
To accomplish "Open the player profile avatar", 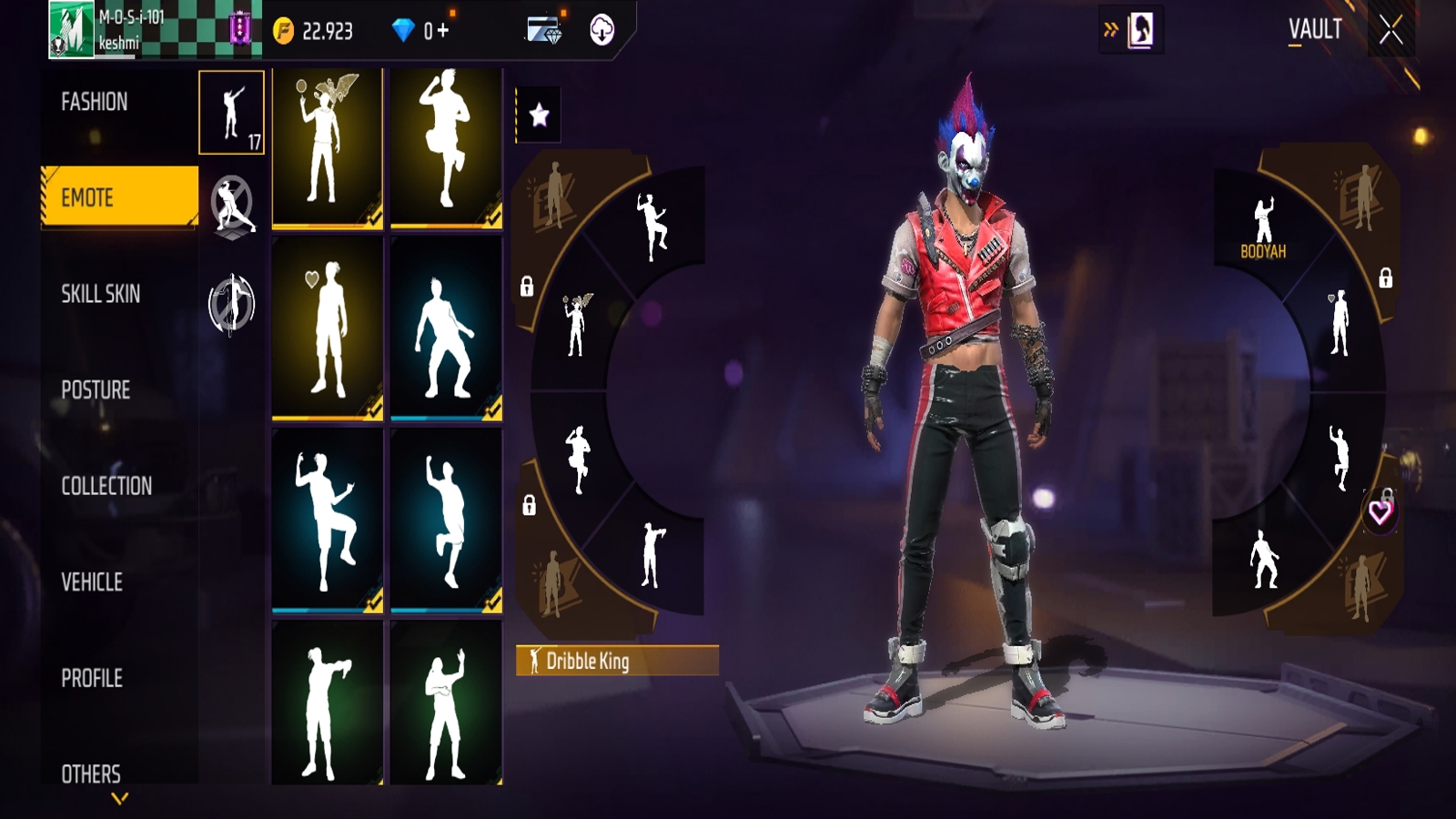I will (x=71, y=31).
